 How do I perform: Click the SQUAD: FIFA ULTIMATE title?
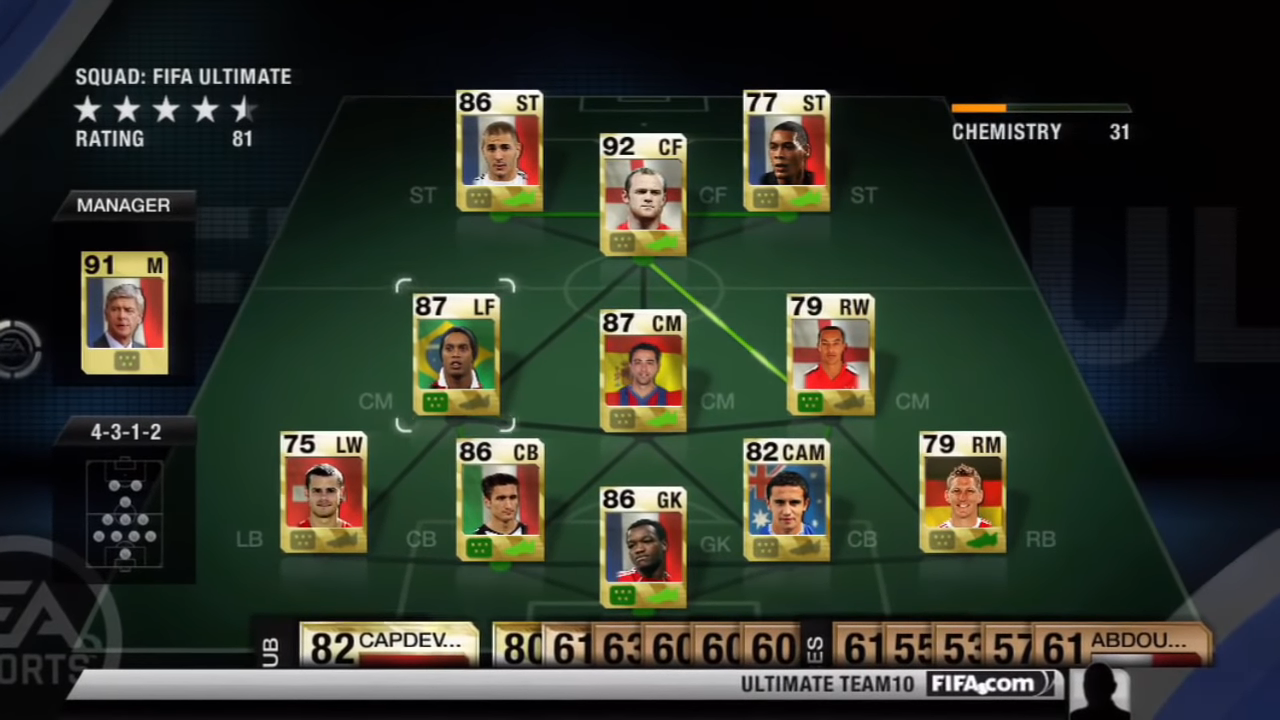click(183, 76)
